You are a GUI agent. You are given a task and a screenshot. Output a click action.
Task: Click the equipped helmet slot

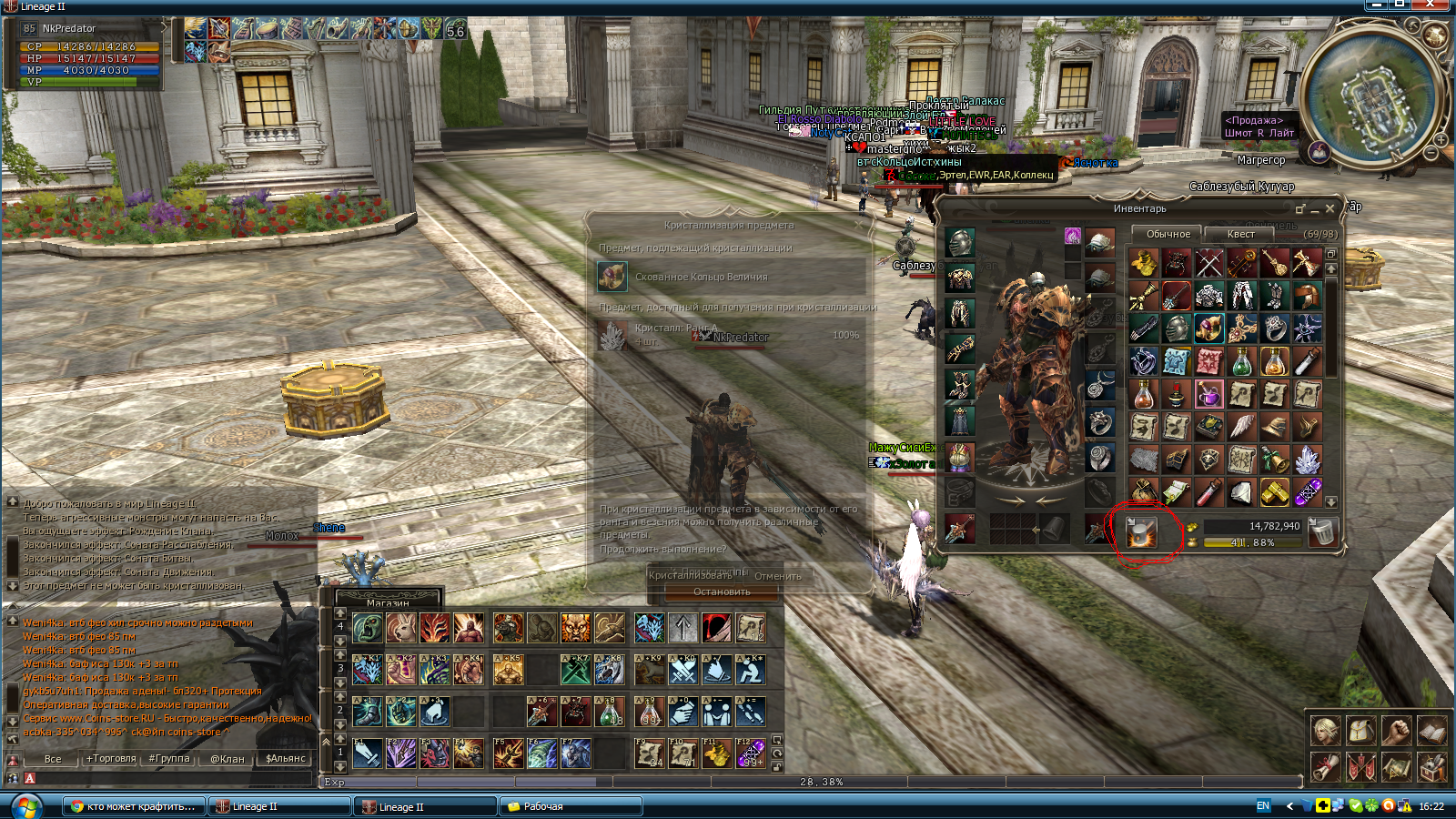click(x=960, y=242)
